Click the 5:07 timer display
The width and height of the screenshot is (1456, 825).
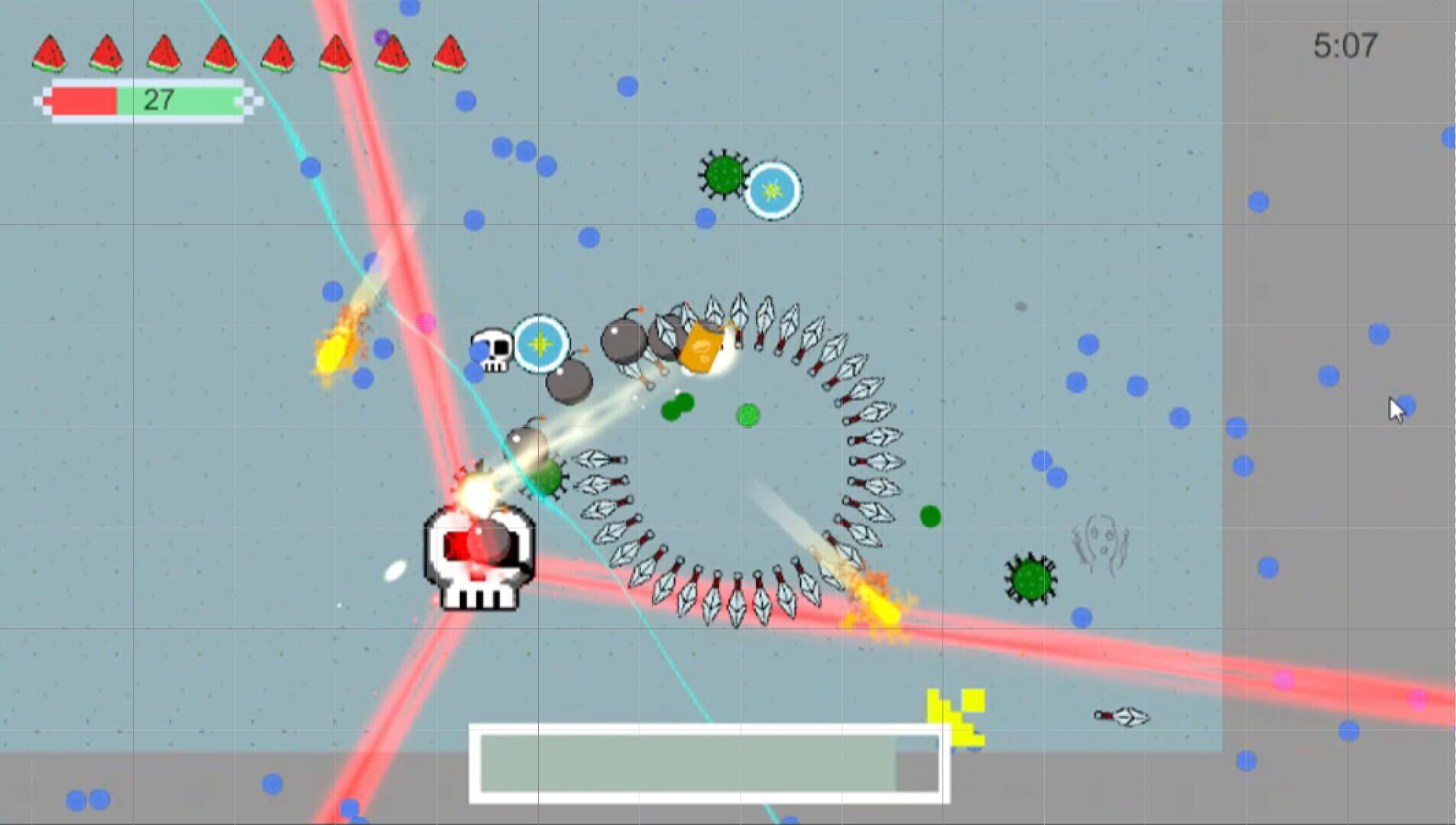(x=1348, y=46)
